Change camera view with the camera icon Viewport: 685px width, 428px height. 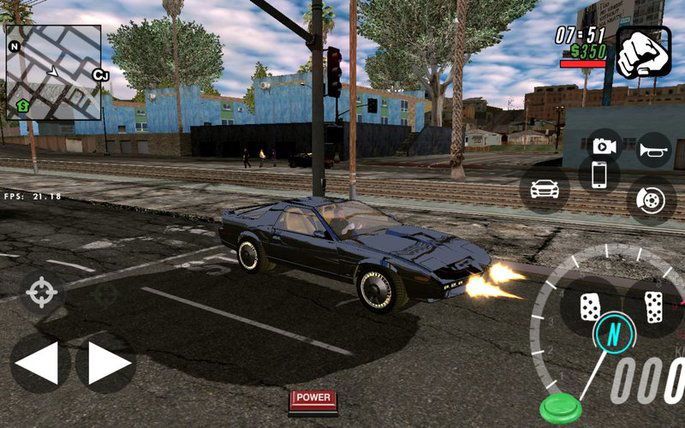coord(603,145)
